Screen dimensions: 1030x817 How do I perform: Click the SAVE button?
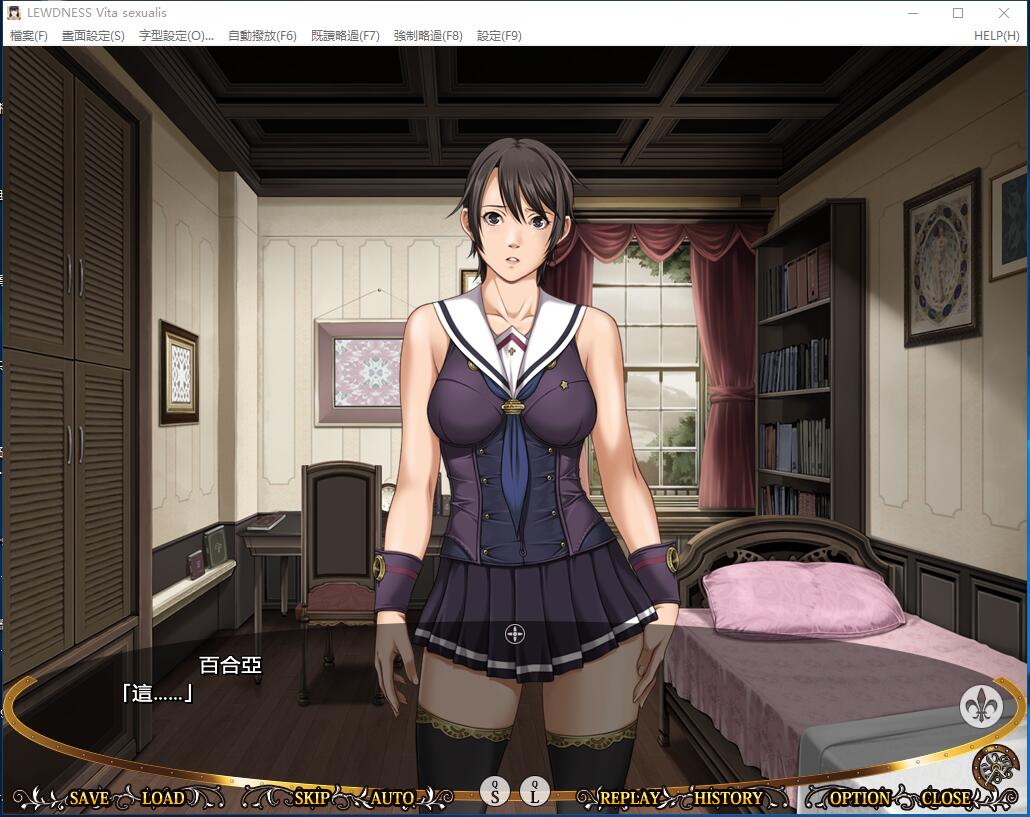point(89,798)
